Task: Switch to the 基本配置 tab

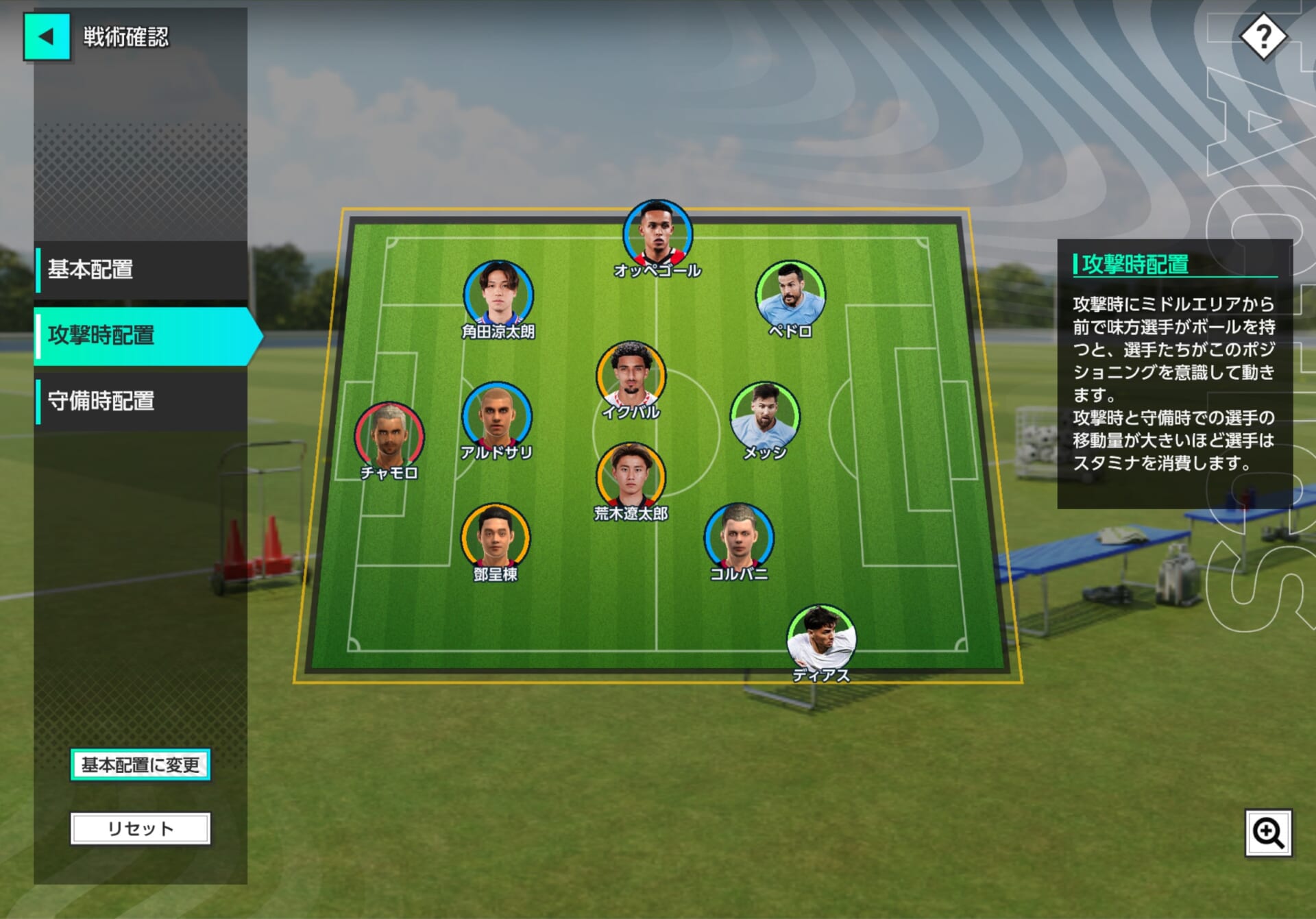Action: click(x=141, y=269)
